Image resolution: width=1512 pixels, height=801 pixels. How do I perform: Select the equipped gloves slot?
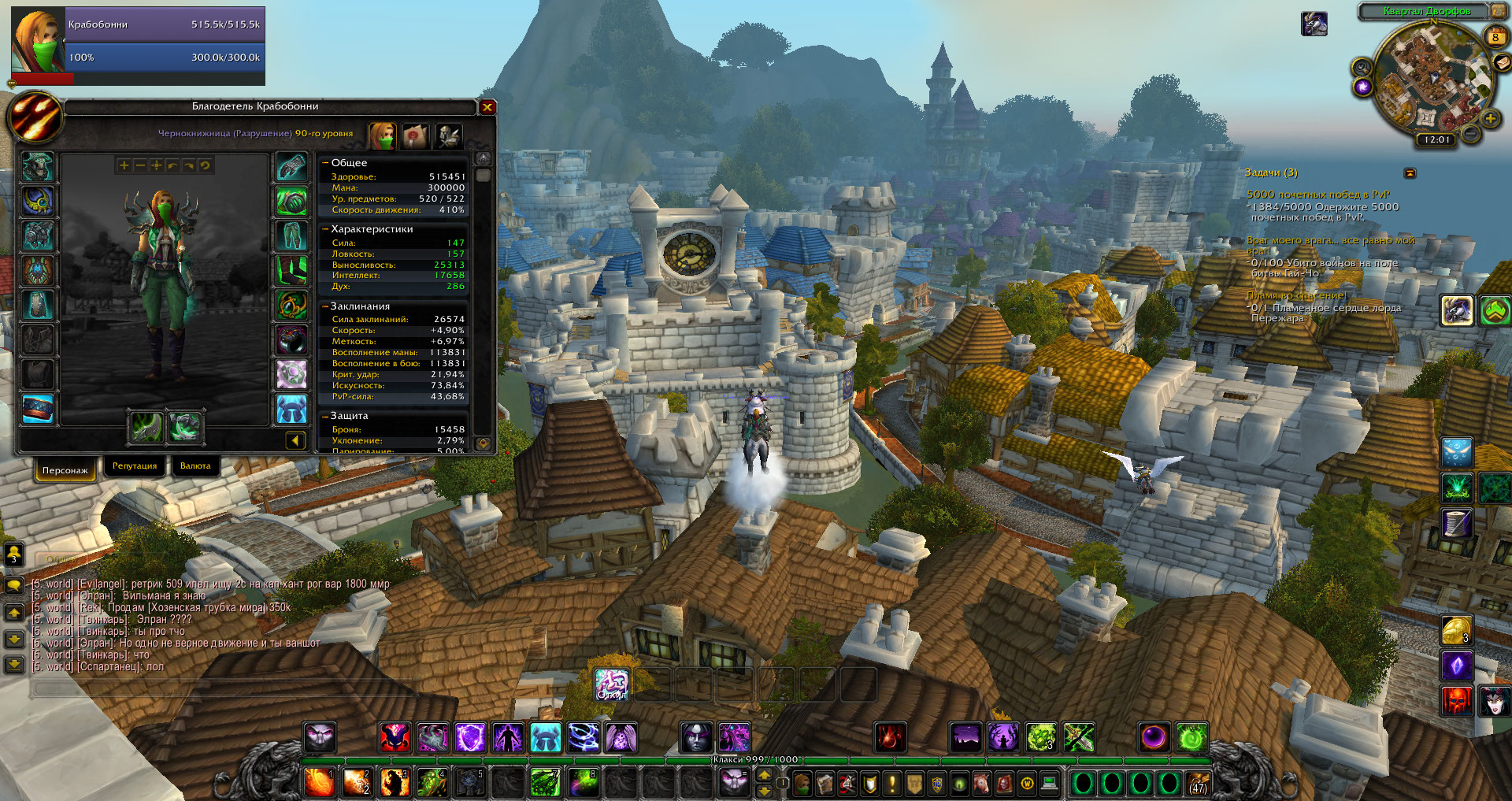pos(291,167)
